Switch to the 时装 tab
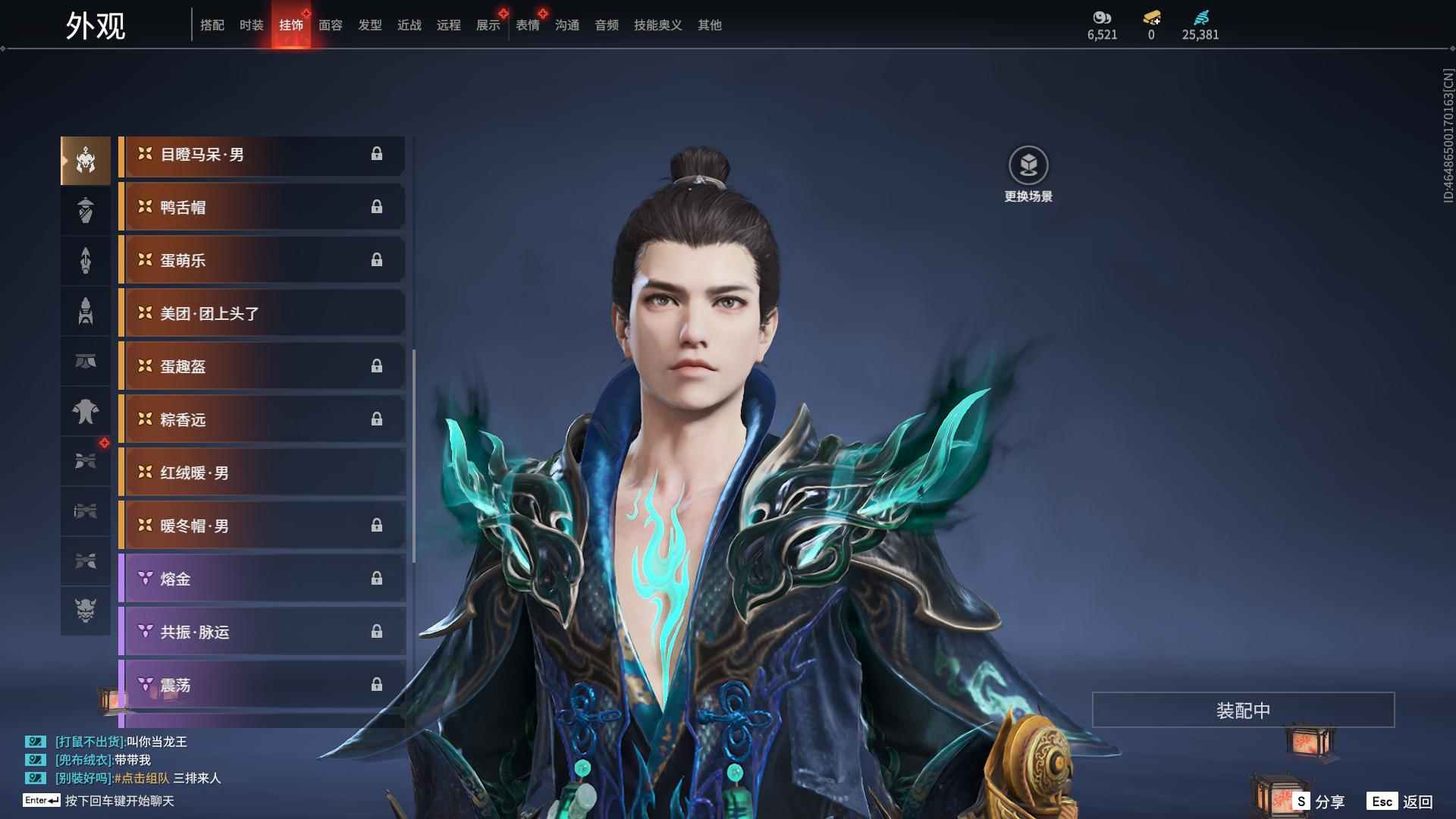Viewport: 1456px width, 819px height. coord(251,25)
